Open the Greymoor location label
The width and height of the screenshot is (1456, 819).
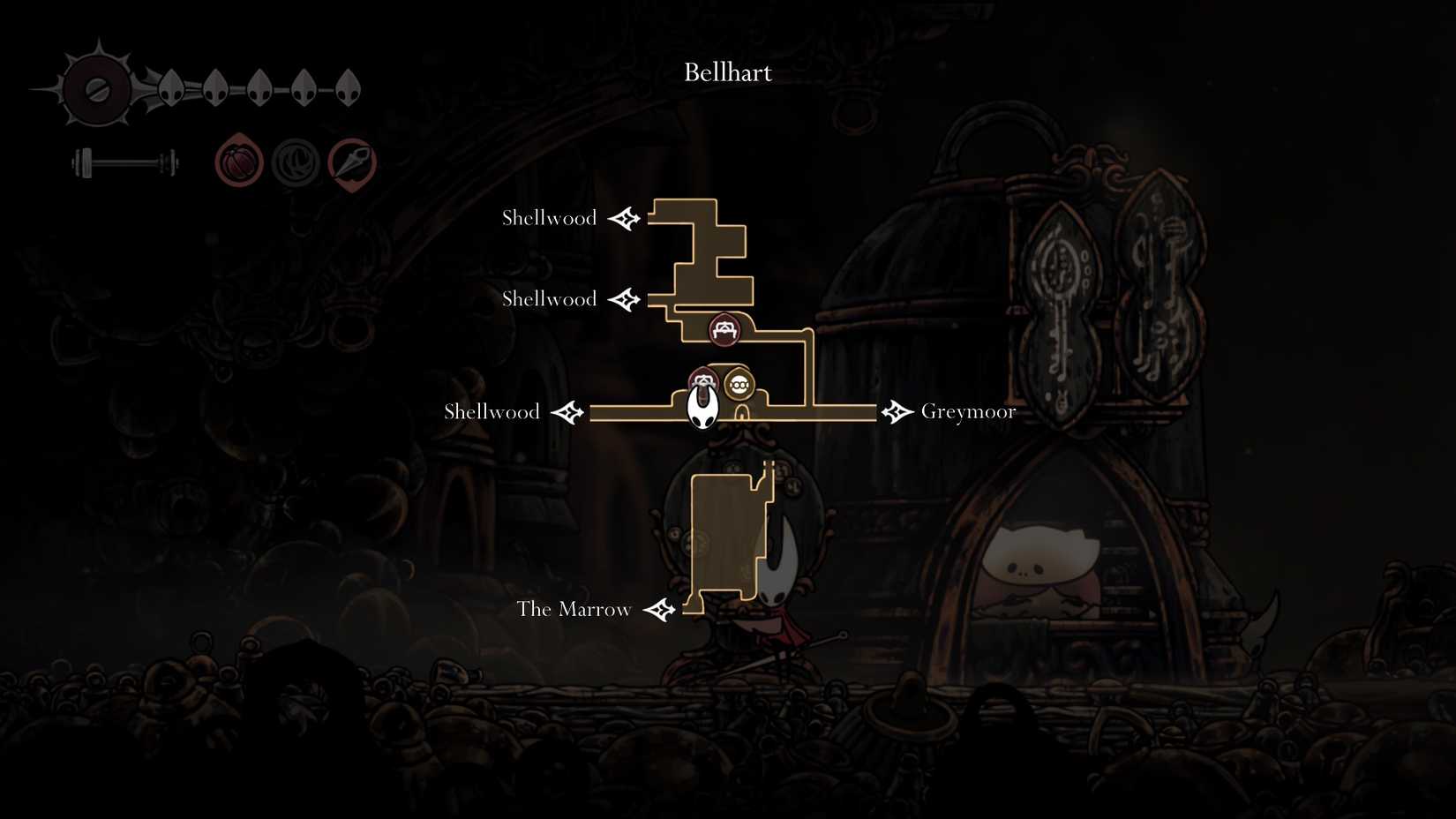point(968,411)
